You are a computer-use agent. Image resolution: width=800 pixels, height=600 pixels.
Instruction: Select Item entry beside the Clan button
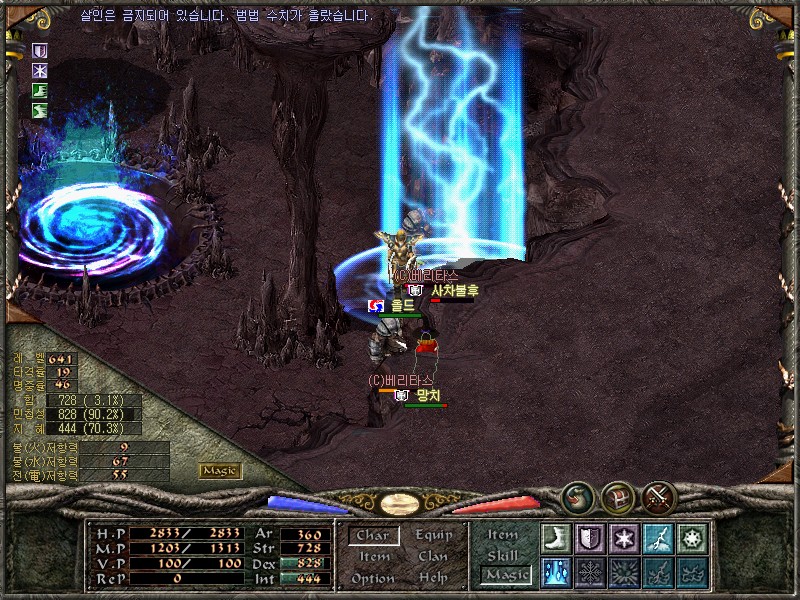click(373, 557)
